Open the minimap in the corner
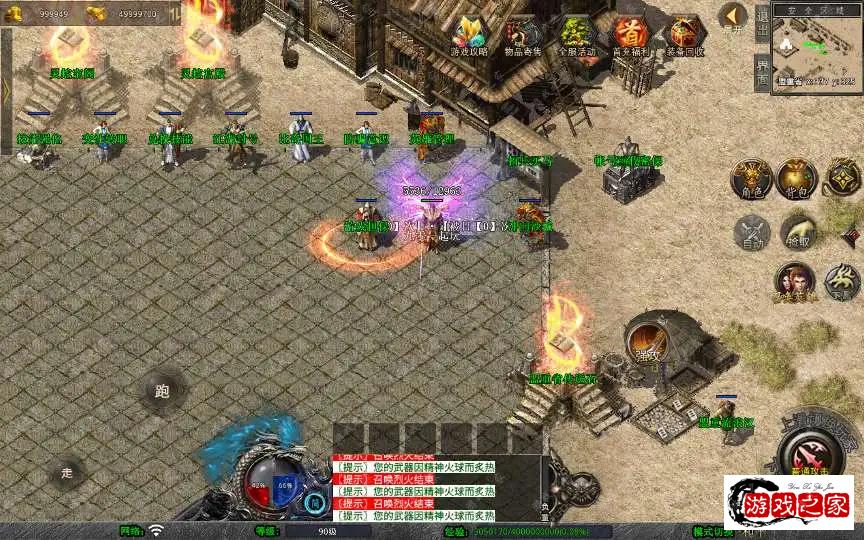The width and height of the screenshot is (864, 540). [816, 45]
